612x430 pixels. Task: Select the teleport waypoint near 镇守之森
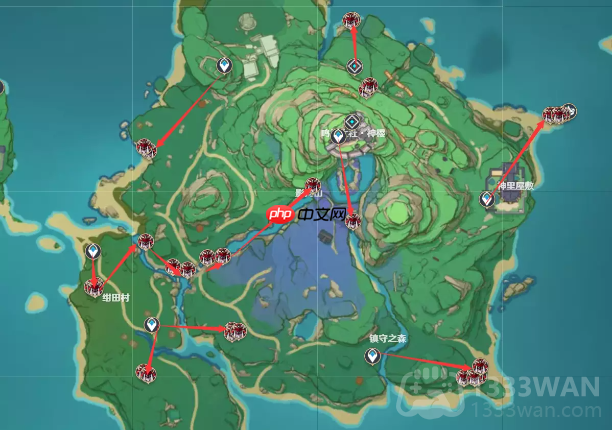(x=373, y=356)
